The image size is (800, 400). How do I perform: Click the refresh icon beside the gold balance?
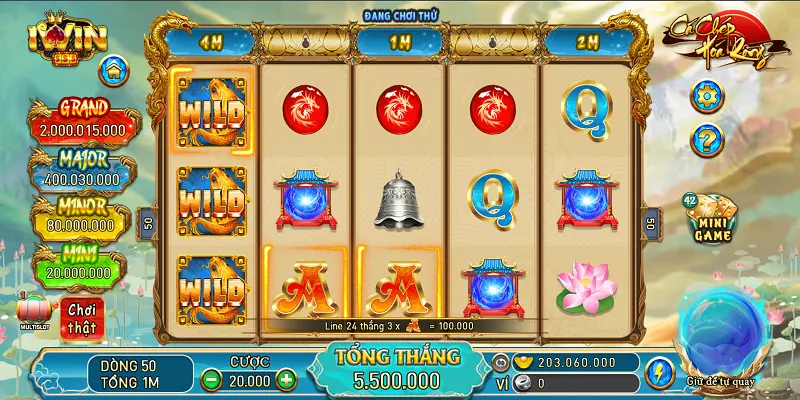coord(502,362)
